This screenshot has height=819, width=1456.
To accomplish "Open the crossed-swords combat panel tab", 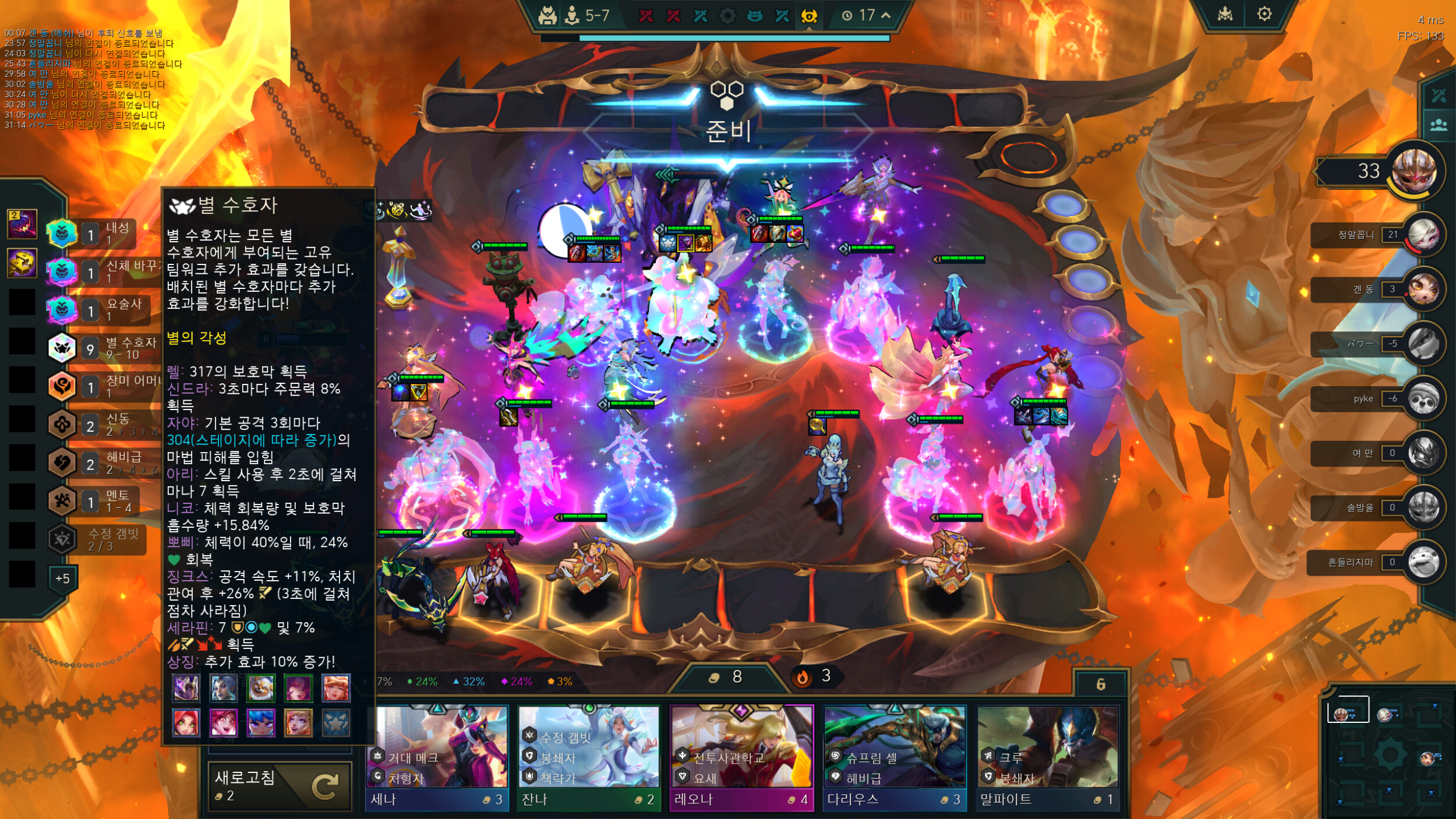I will pyautogui.click(x=1439, y=96).
